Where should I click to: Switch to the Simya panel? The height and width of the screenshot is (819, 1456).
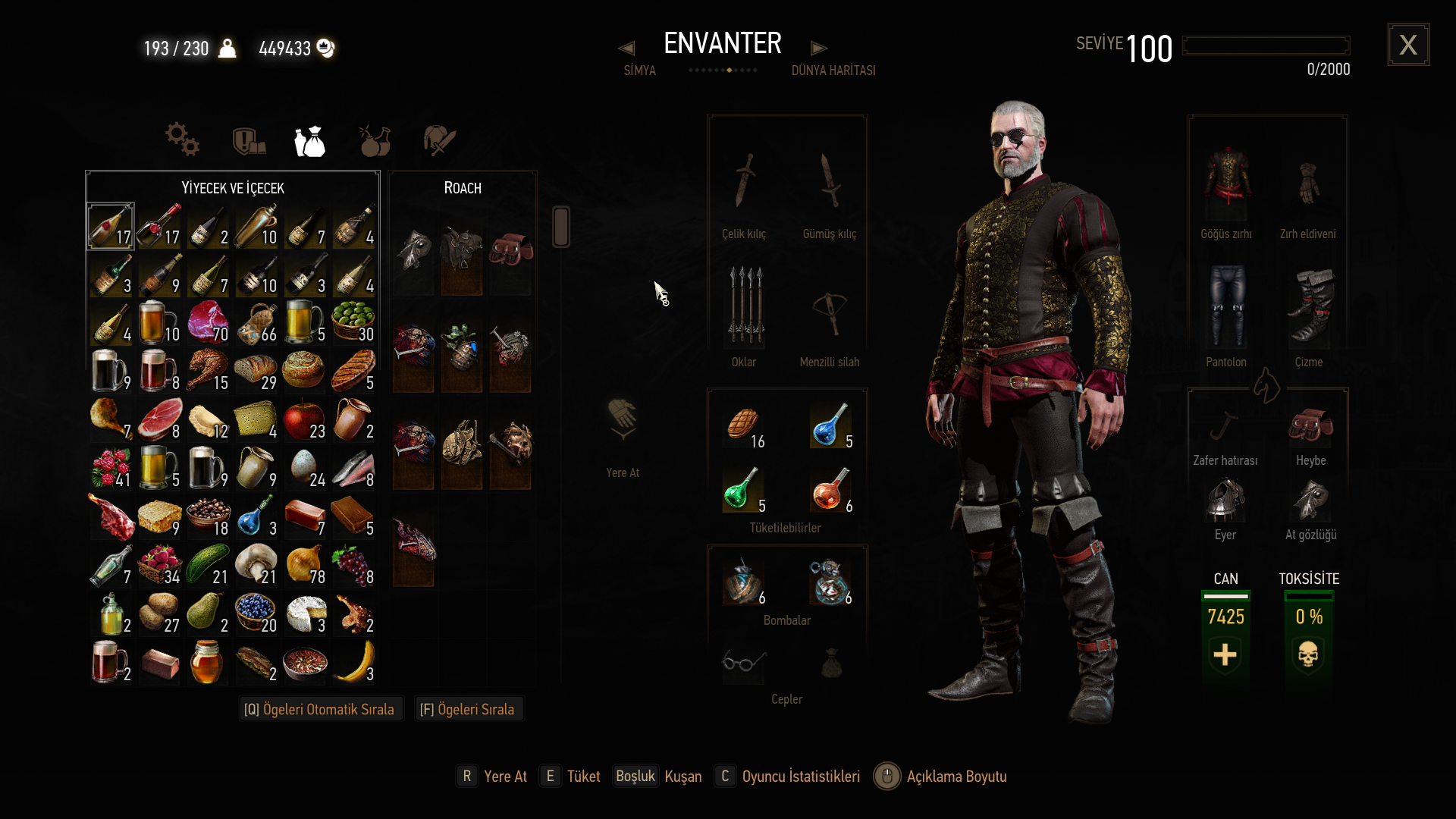[639, 70]
